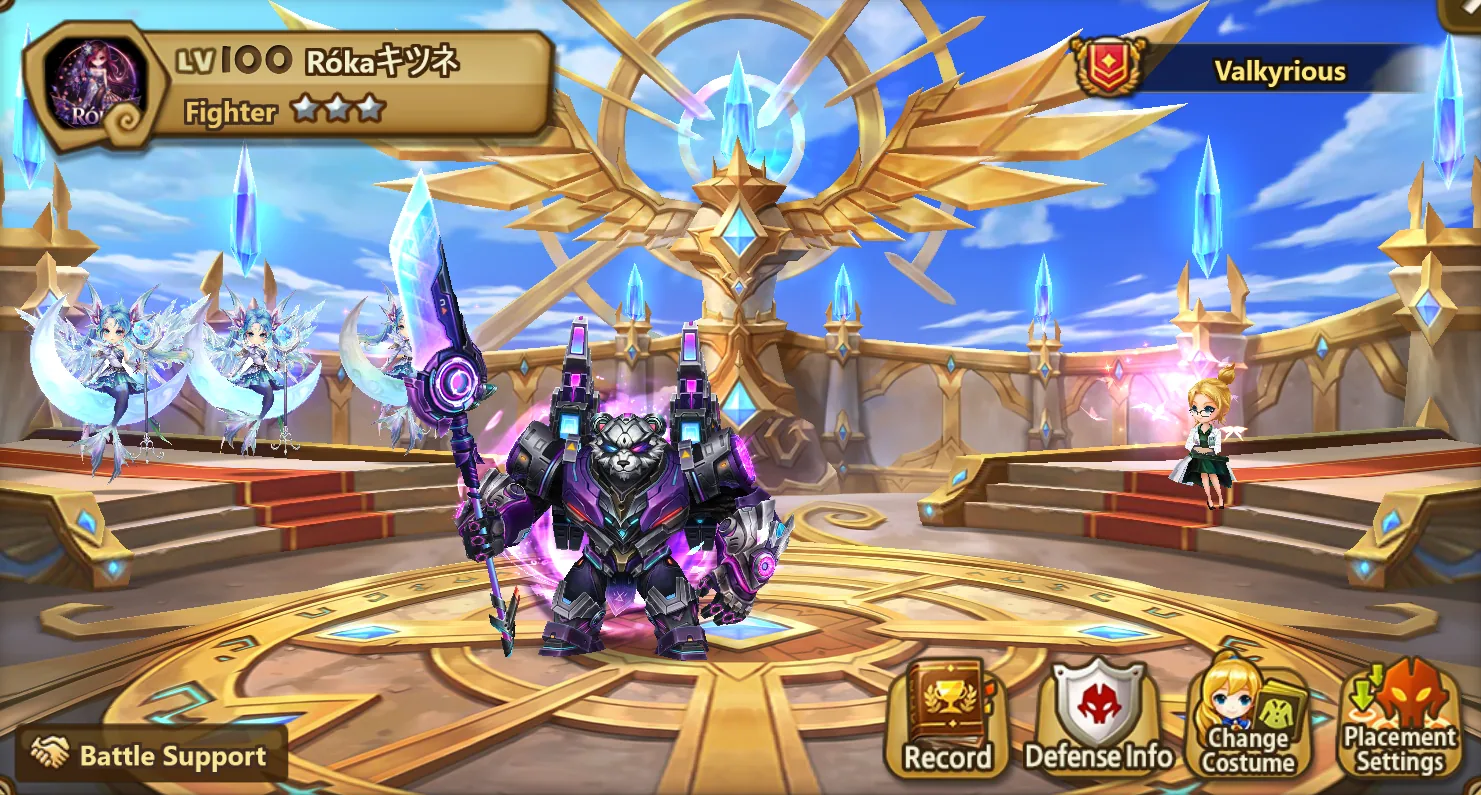Tap the Battle Support button

coord(151,756)
